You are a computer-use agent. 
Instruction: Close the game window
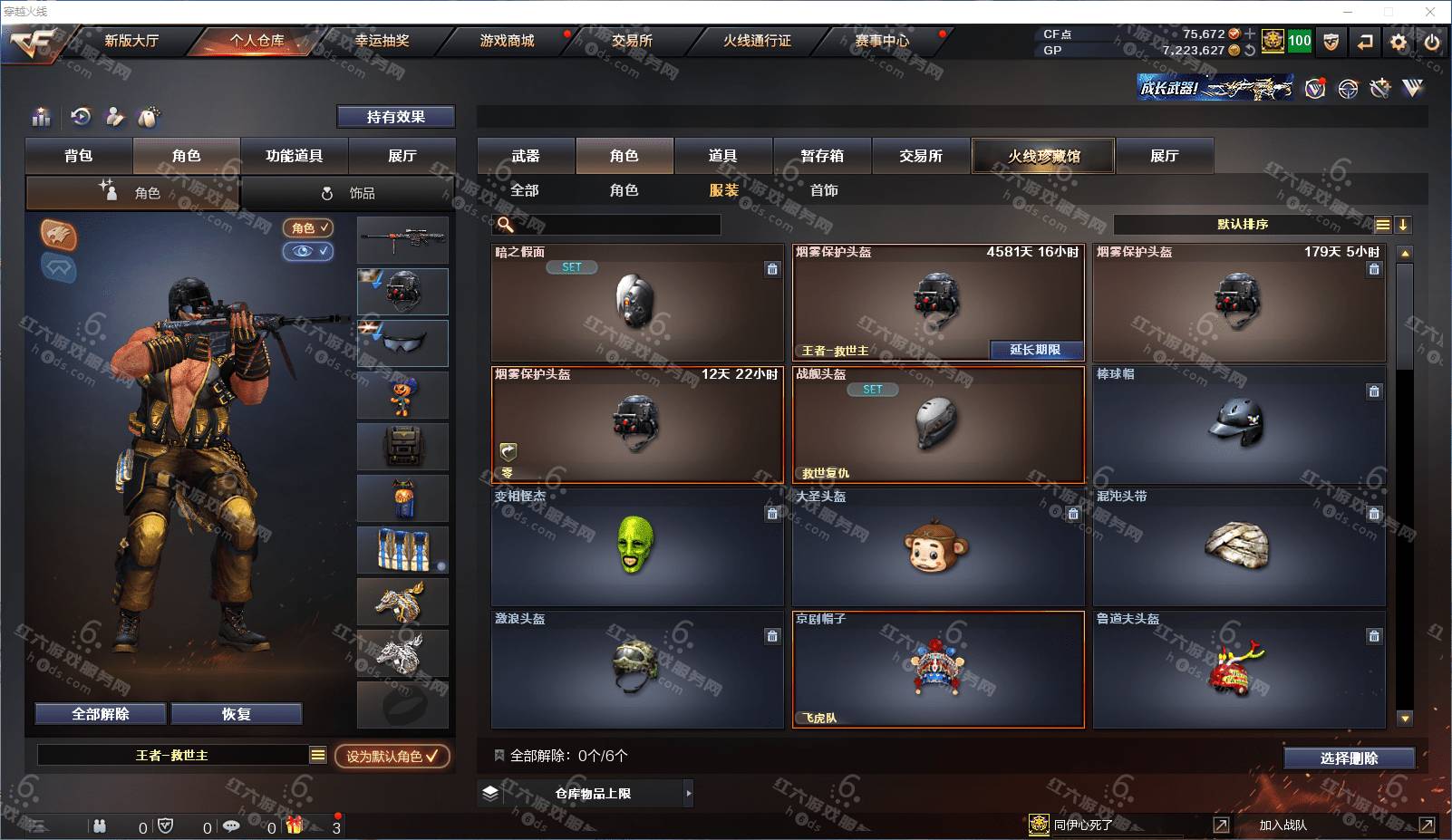[1430, 12]
